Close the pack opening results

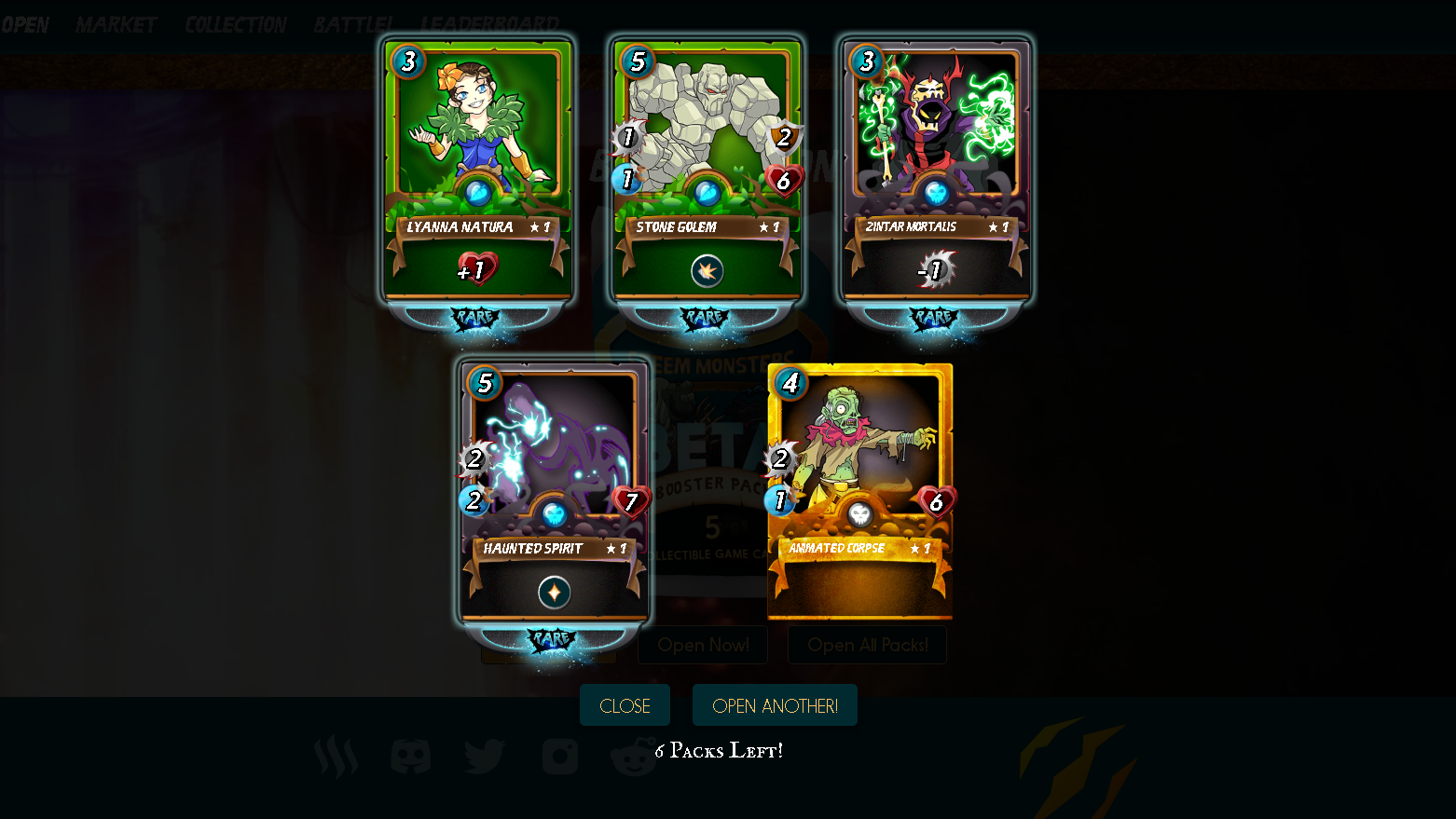pos(625,705)
